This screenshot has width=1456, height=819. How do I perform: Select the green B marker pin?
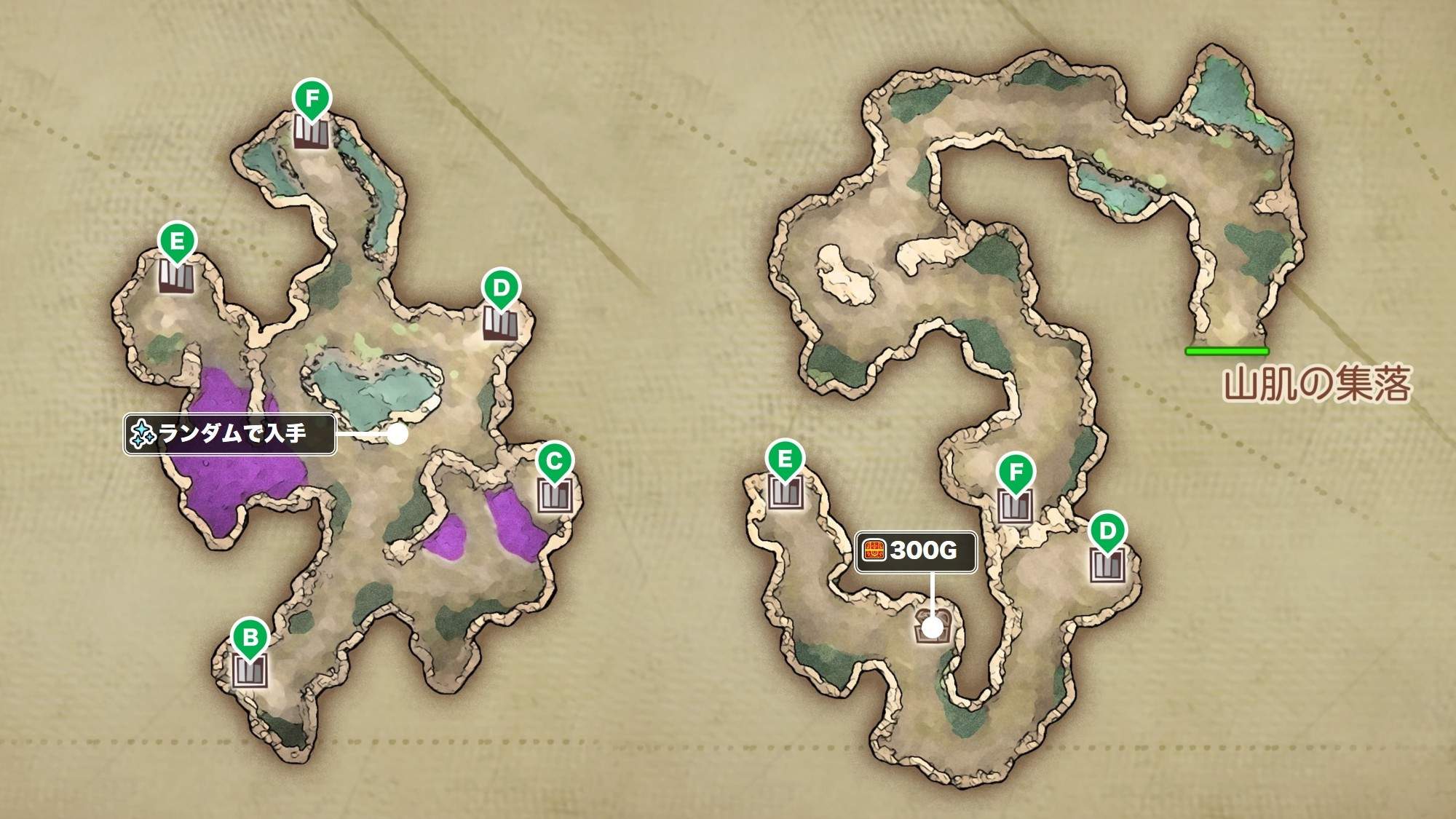tap(250, 638)
